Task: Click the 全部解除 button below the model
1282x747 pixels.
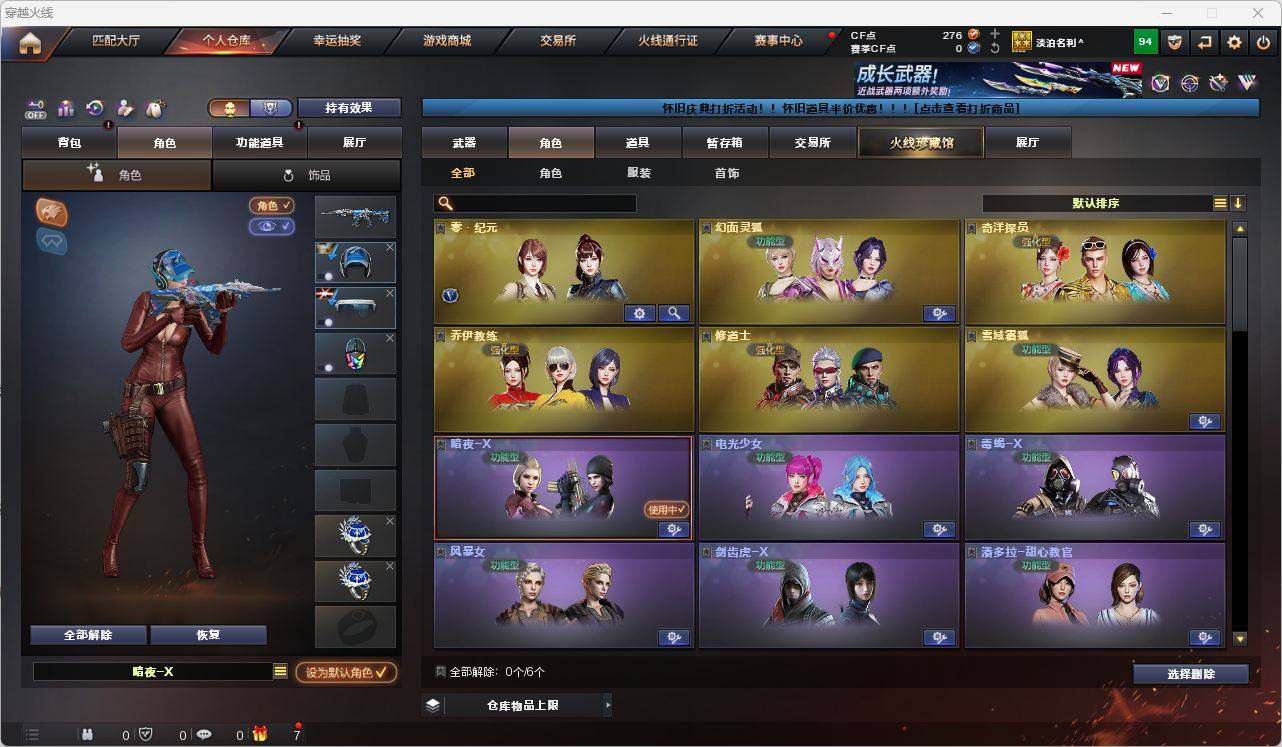Action: point(88,634)
